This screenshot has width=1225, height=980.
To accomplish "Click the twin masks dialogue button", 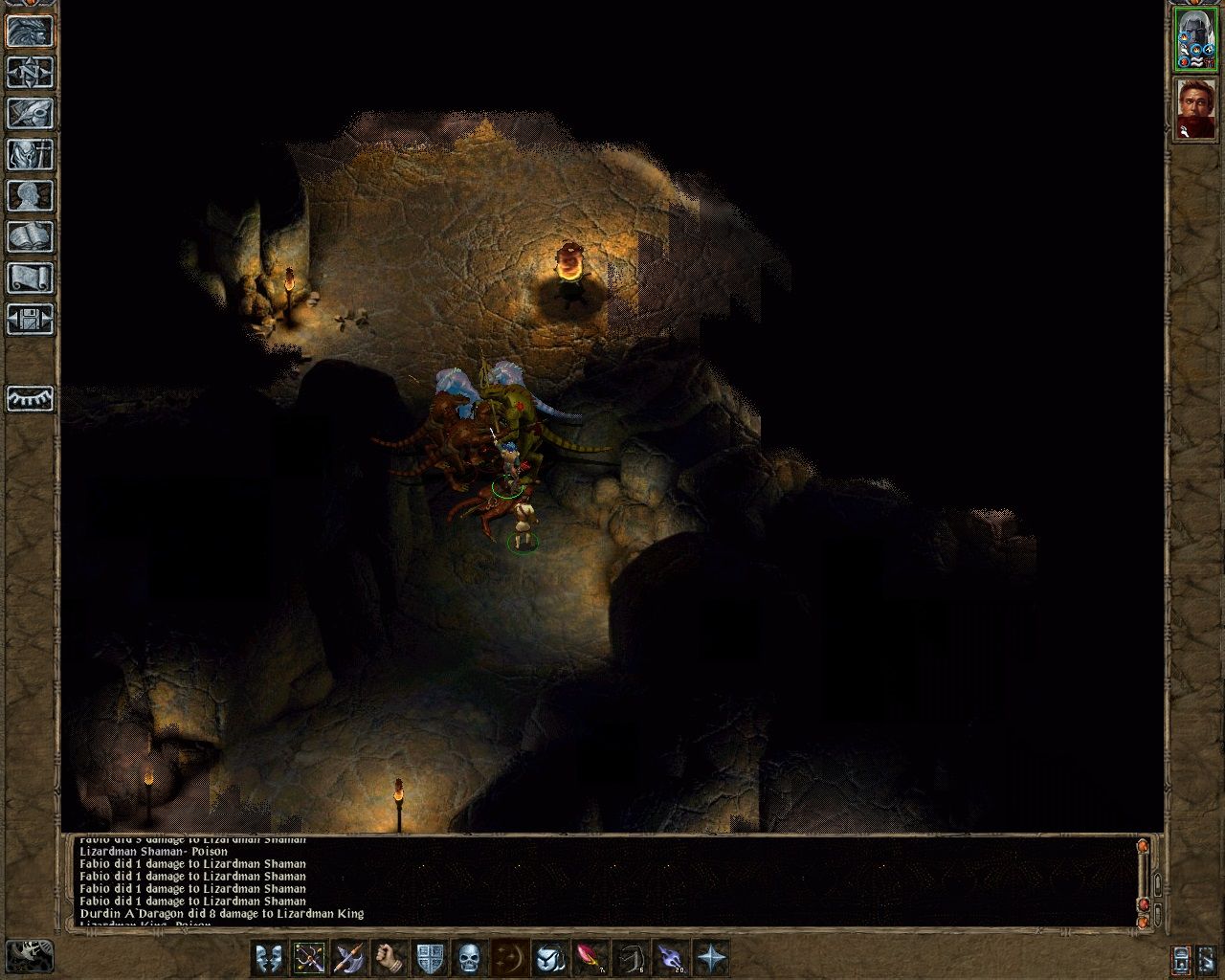I will coord(270,958).
